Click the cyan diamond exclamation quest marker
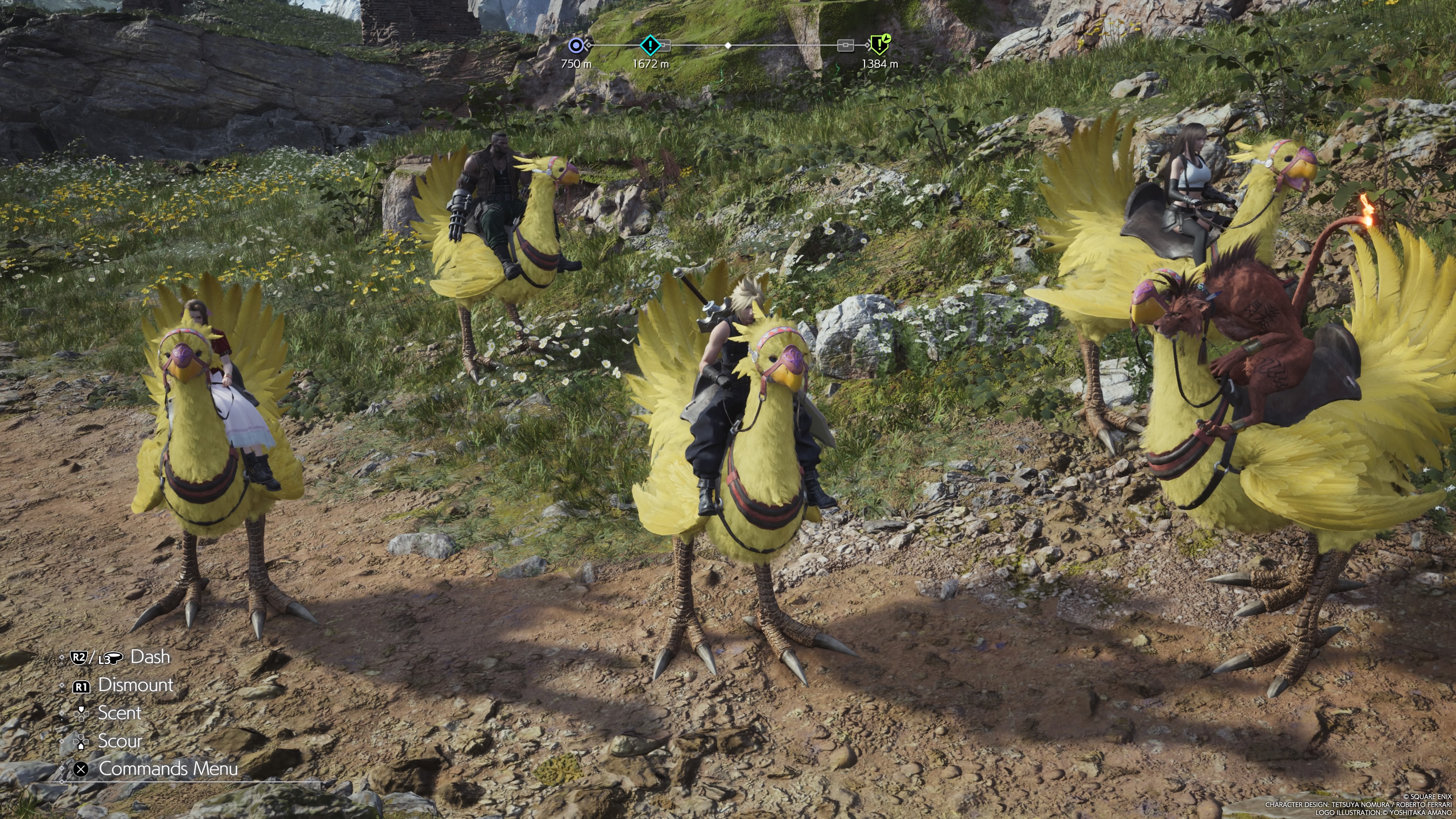 pos(650,45)
